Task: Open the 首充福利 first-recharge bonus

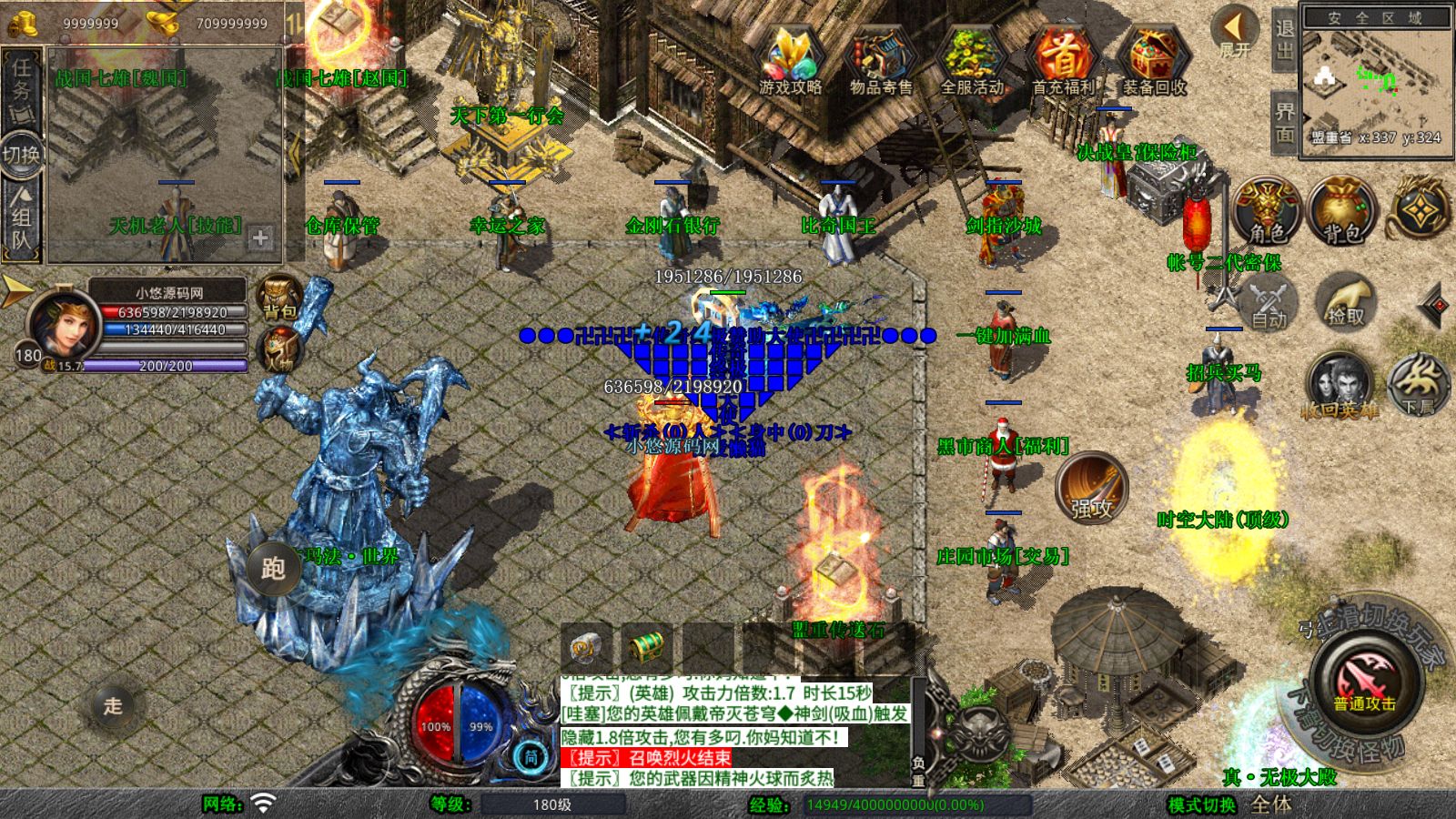Action: pos(1063,59)
